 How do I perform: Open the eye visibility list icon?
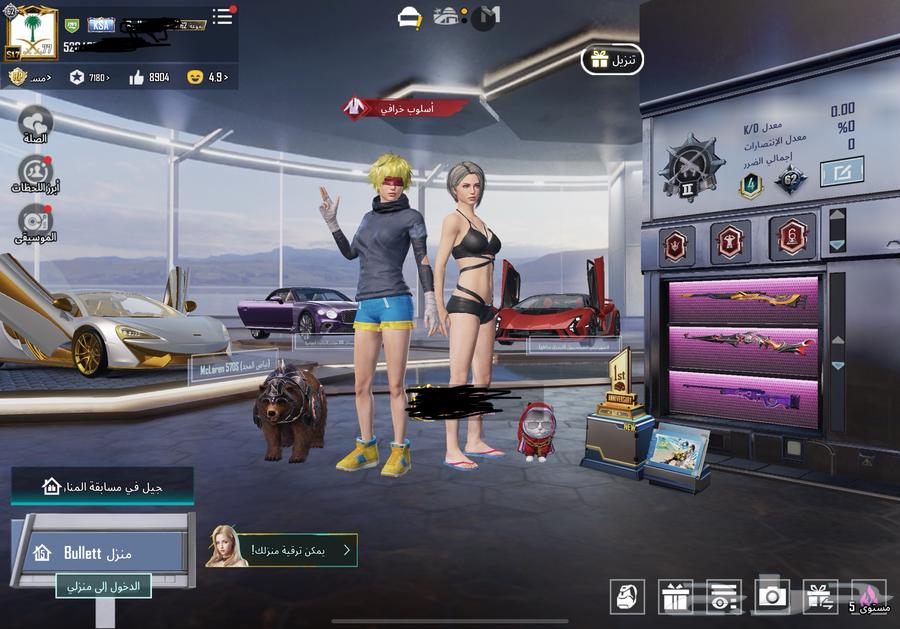point(724,596)
